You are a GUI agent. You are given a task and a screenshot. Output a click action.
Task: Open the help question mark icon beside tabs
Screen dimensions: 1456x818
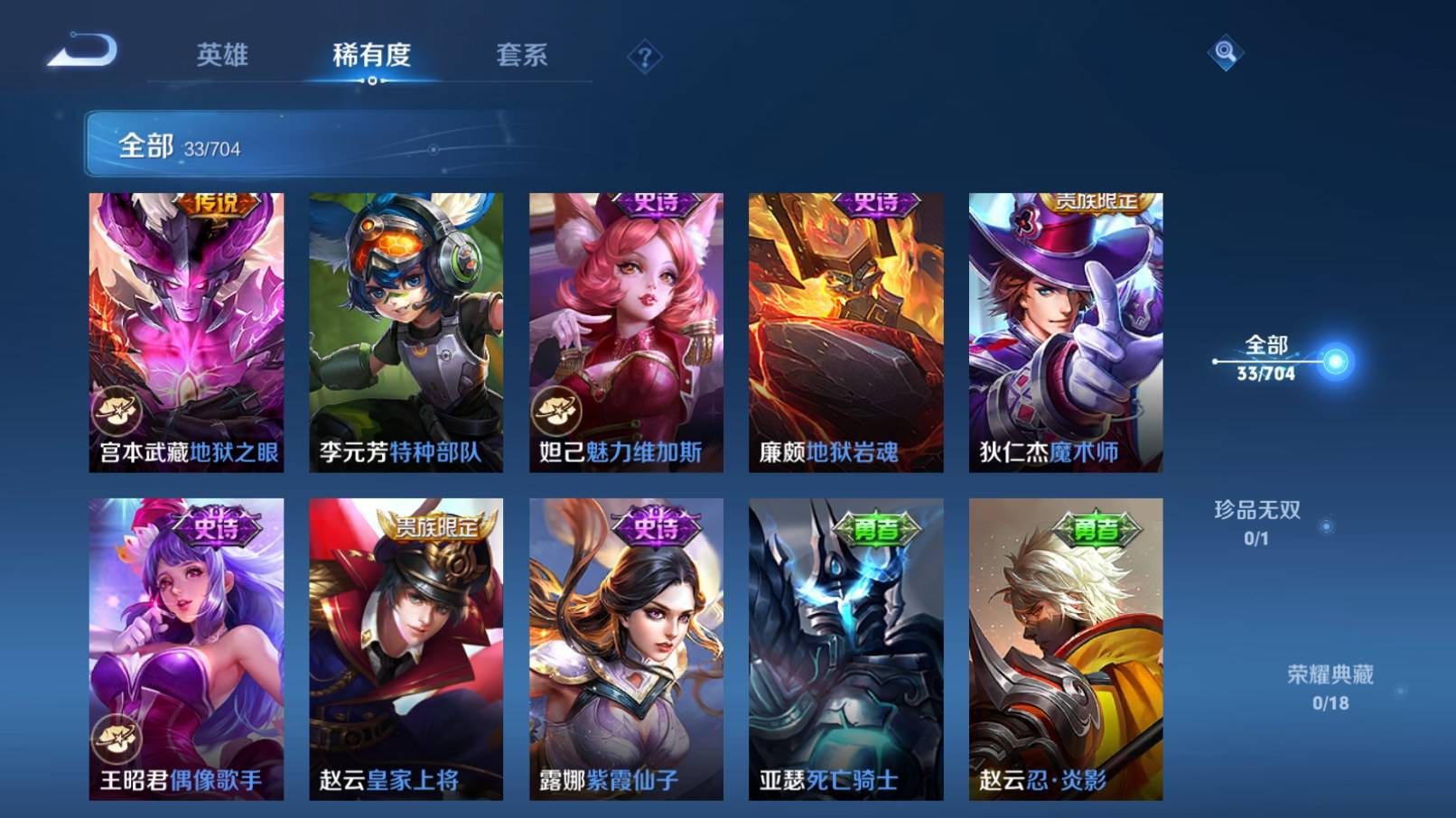coord(643,58)
